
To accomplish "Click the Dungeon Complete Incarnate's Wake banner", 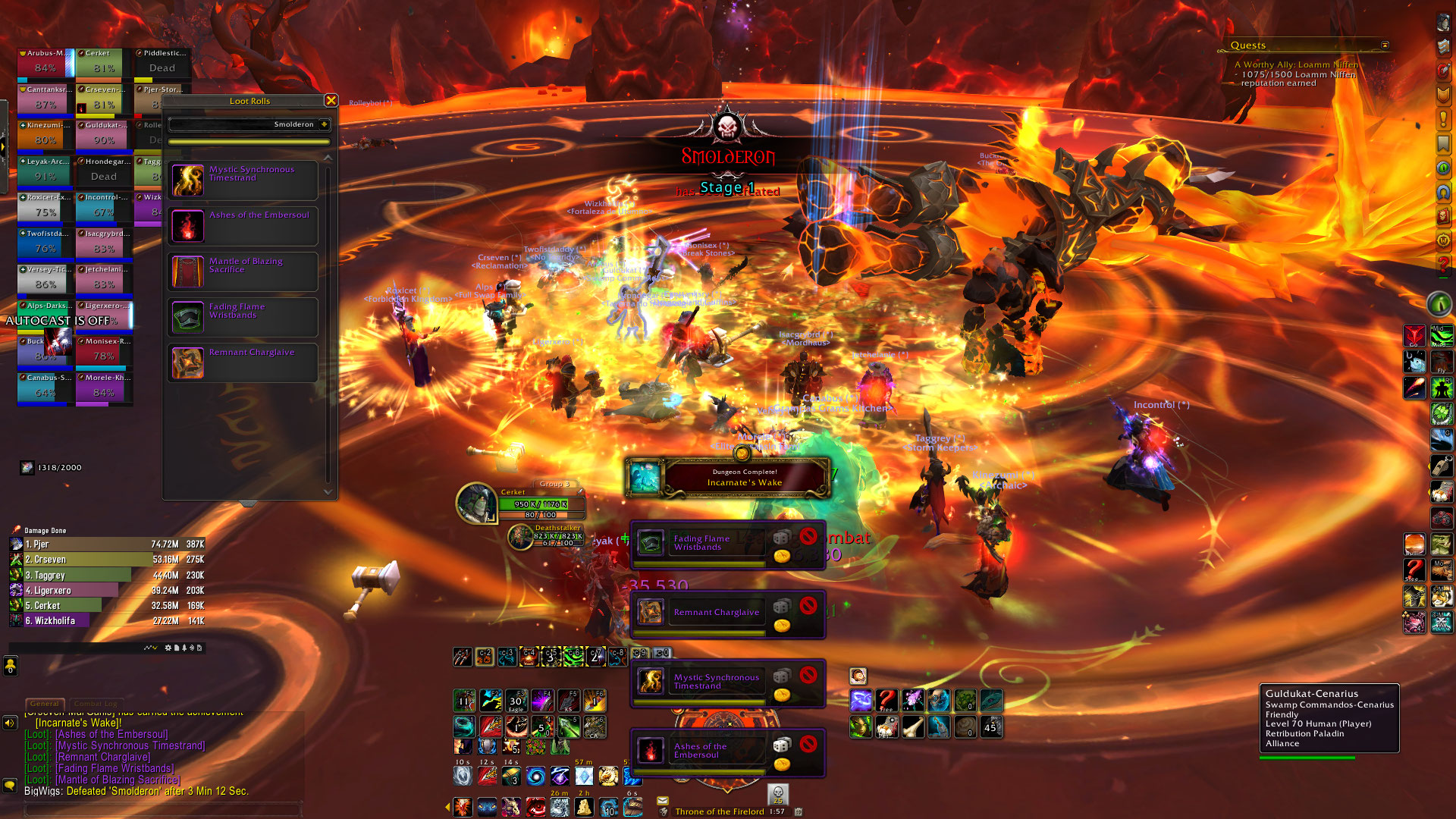I will tap(728, 478).
